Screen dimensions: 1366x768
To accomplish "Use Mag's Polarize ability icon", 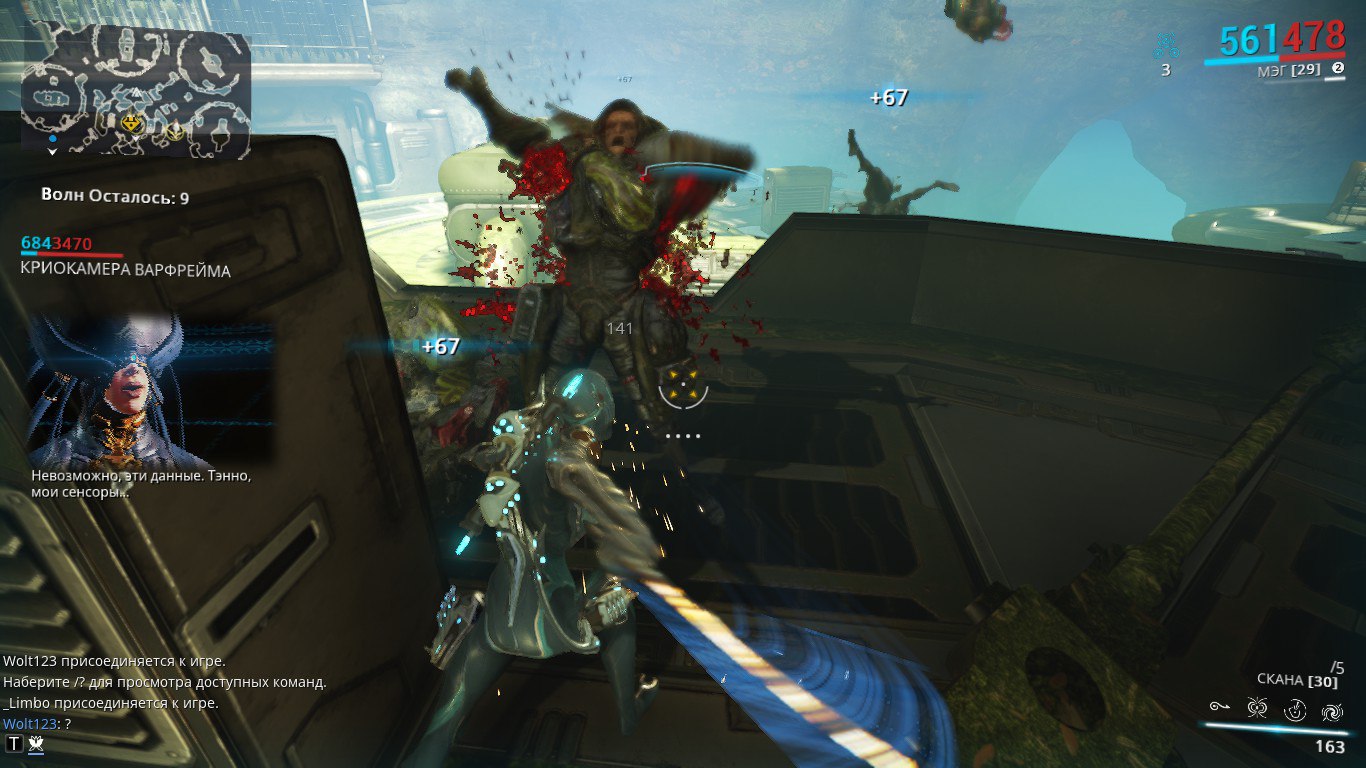I will coord(1295,710).
